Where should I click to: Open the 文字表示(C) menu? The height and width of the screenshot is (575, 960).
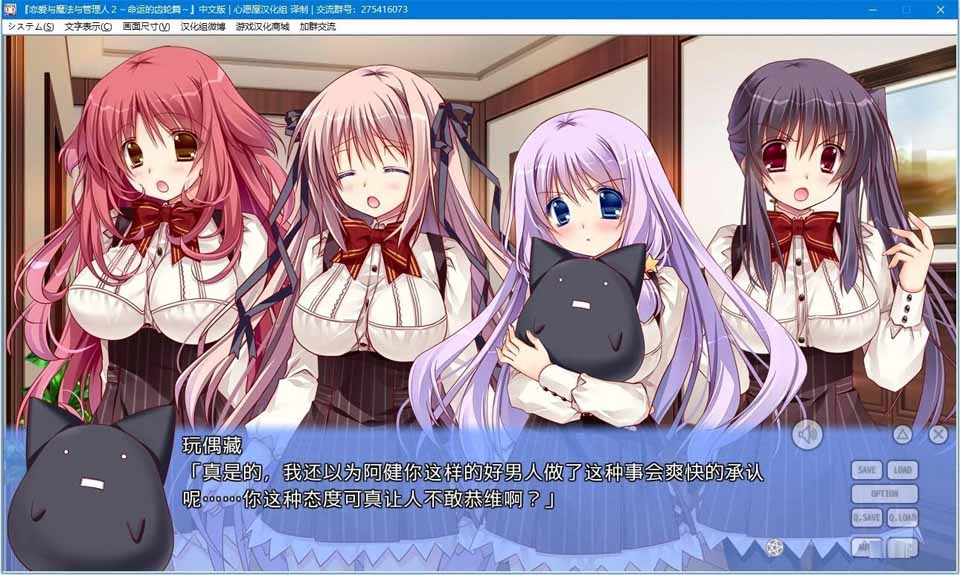88,26
